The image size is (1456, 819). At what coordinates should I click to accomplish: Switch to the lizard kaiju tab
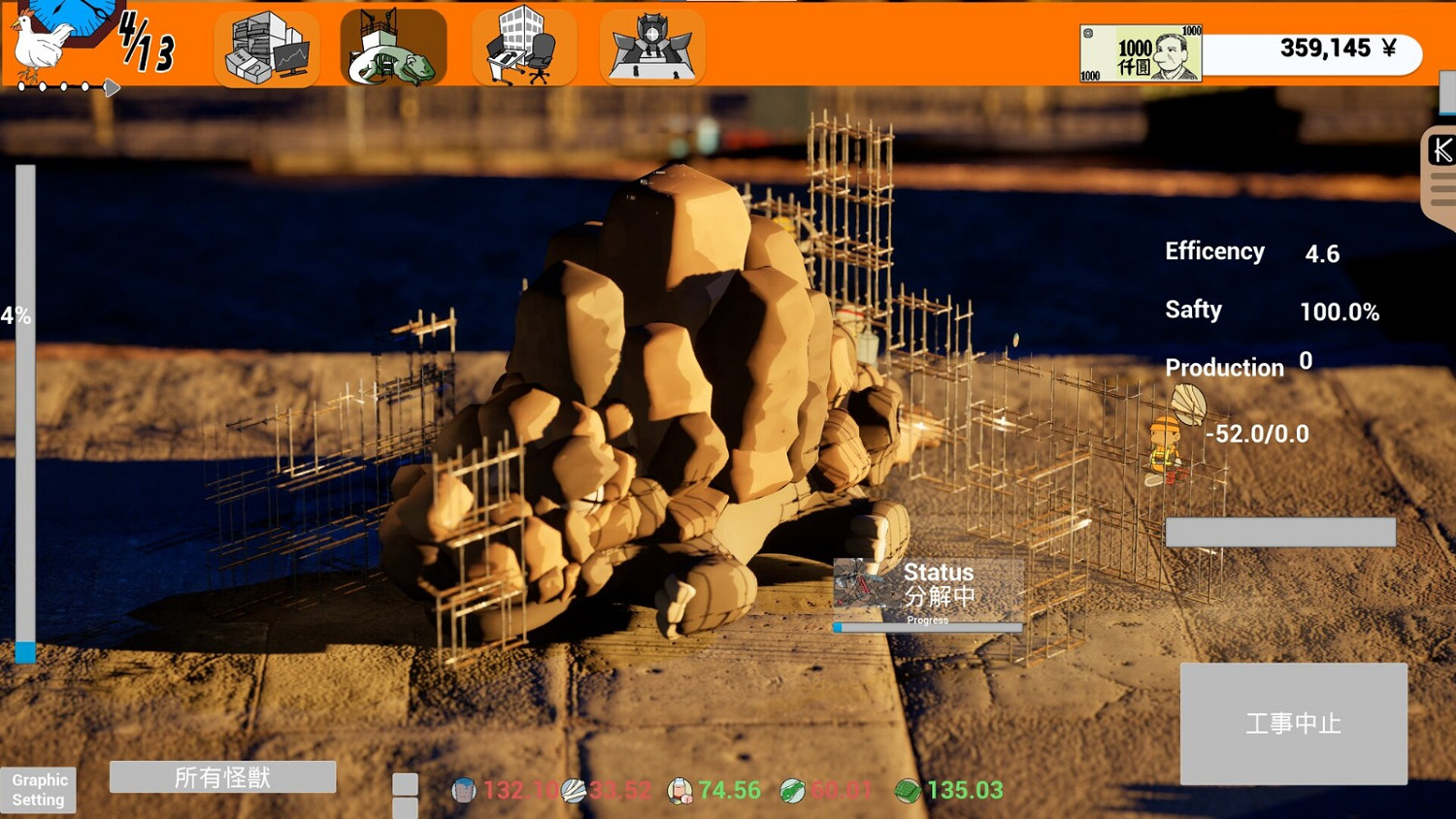pos(393,47)
